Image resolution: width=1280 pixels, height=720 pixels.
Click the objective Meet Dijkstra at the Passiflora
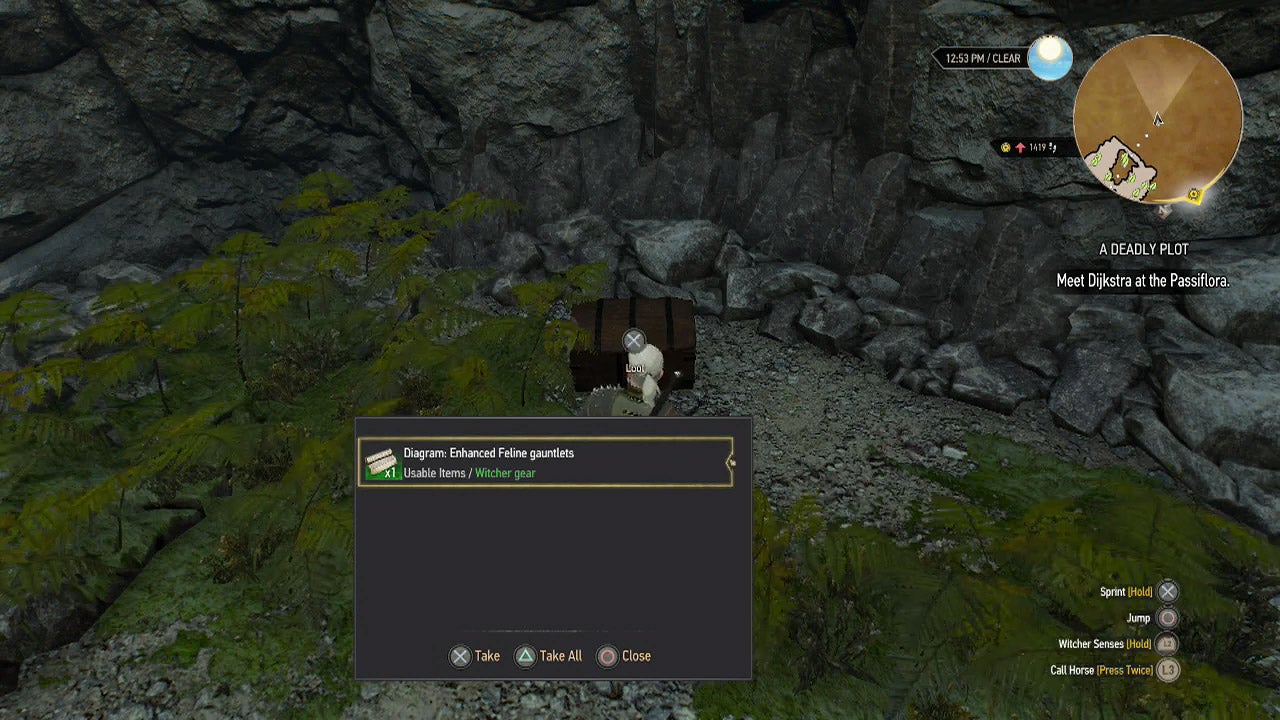(x=1145, y=281)
